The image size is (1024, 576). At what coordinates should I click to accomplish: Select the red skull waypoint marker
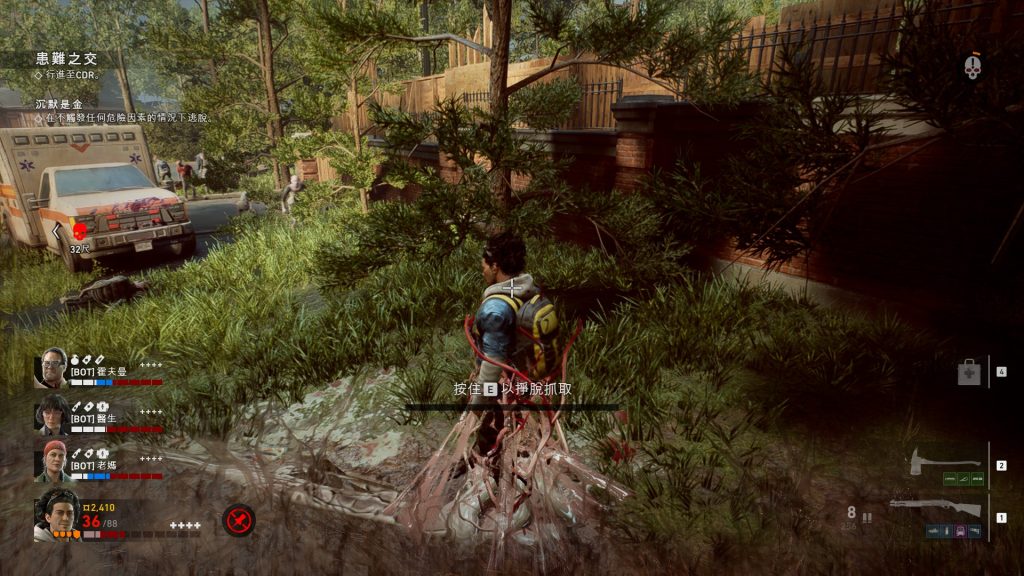[80, 231]
